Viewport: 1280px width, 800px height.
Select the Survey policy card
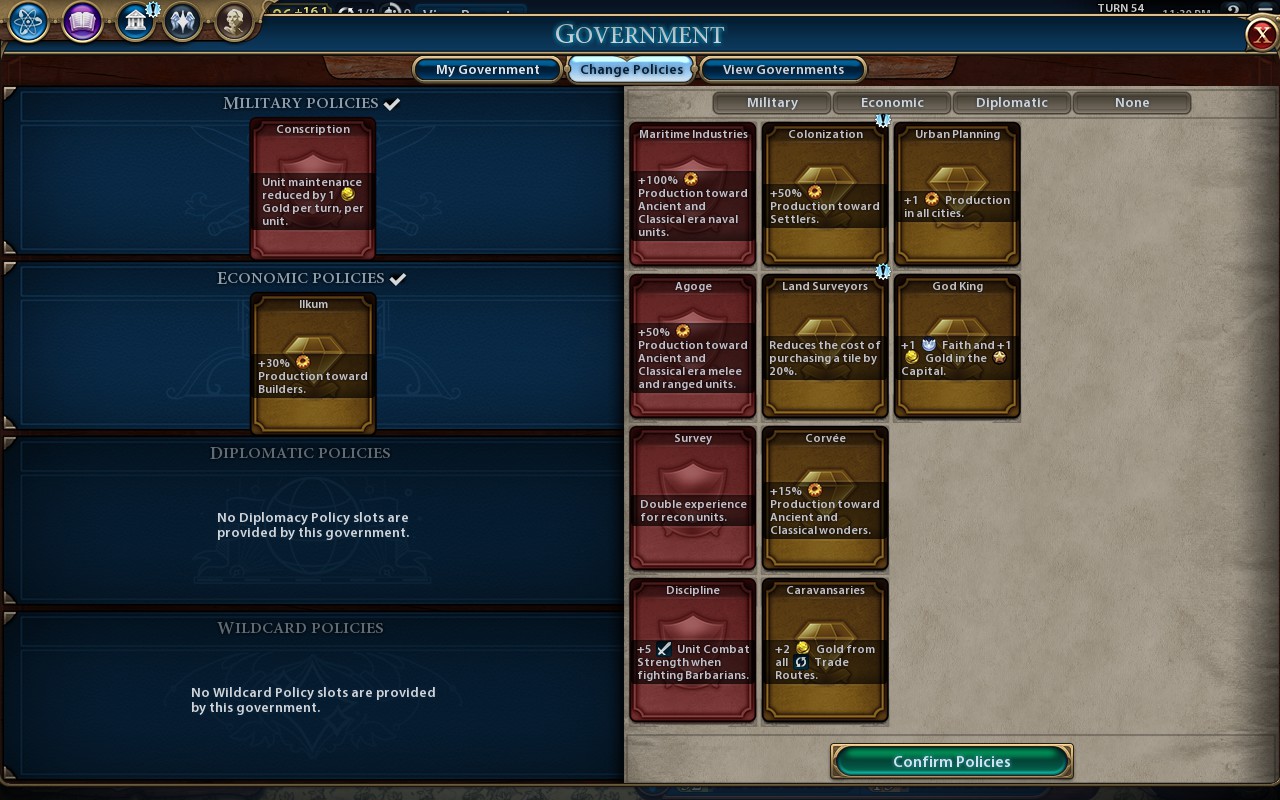693,498
